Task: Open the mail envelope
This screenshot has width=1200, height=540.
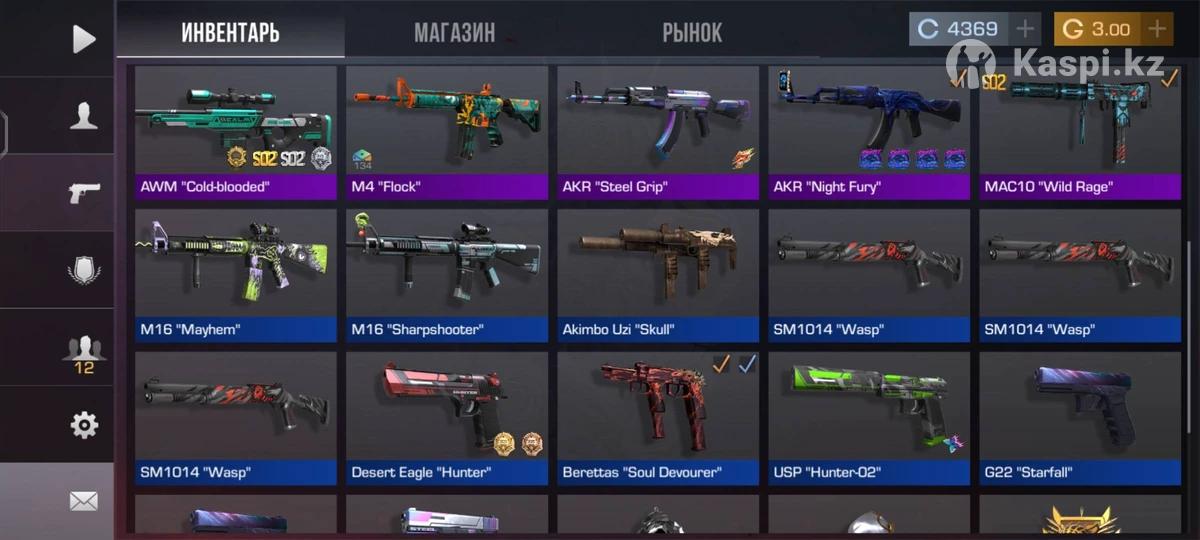Action: (x=84, y=501)
